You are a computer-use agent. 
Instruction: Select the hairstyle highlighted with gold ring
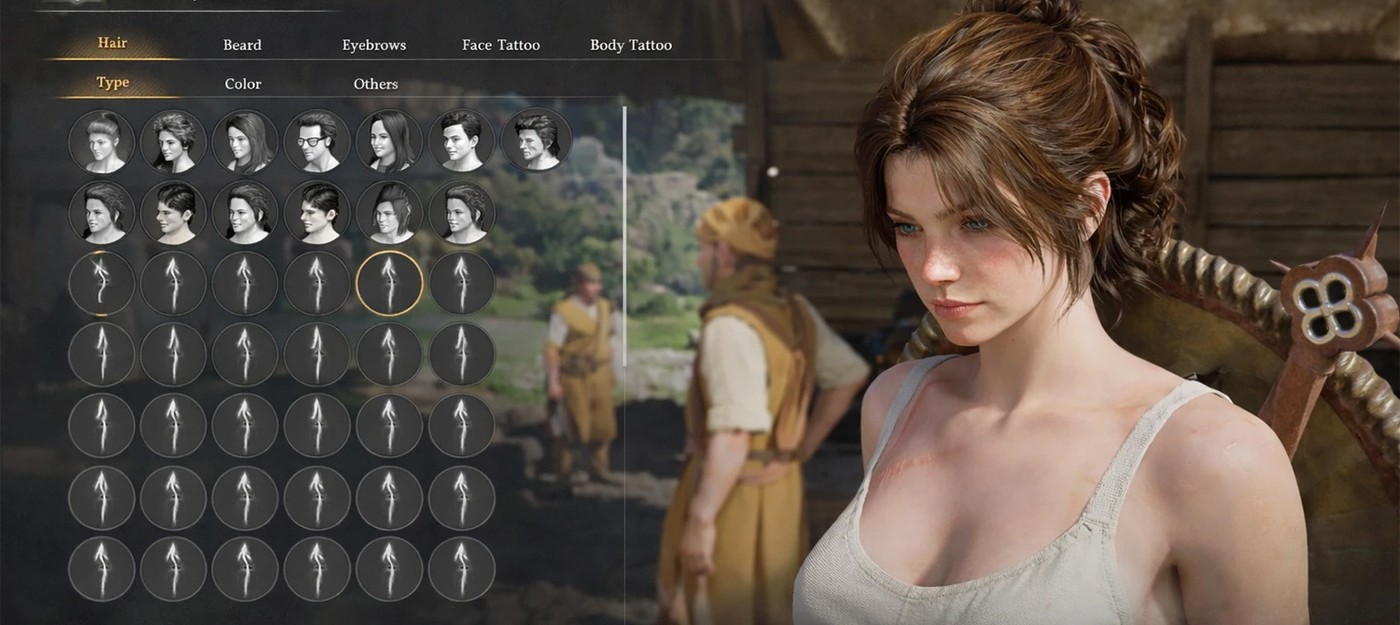[x=390, y=283]
